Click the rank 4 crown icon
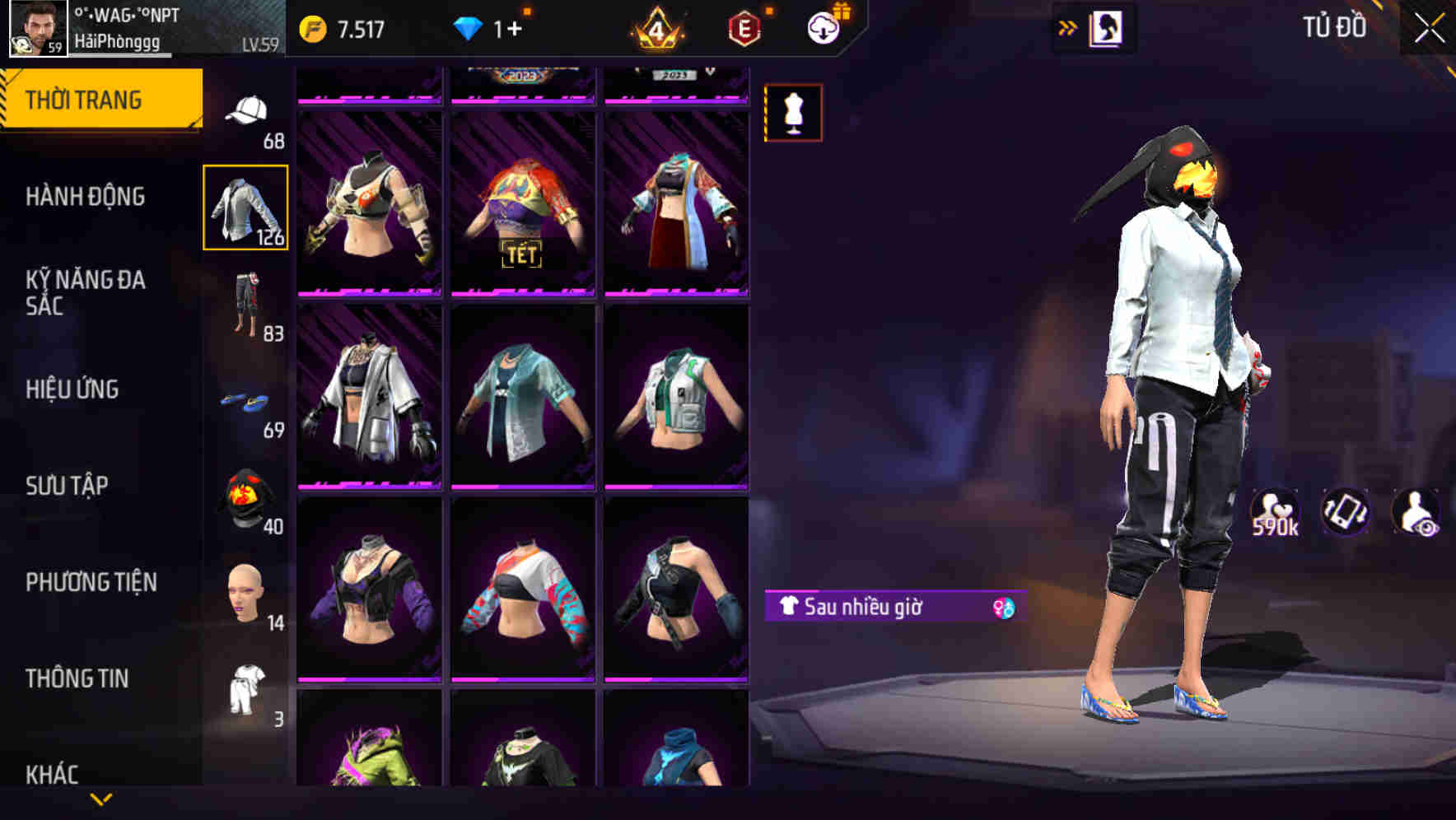The width and height of the screenshot is (1456, 820). 656,26
